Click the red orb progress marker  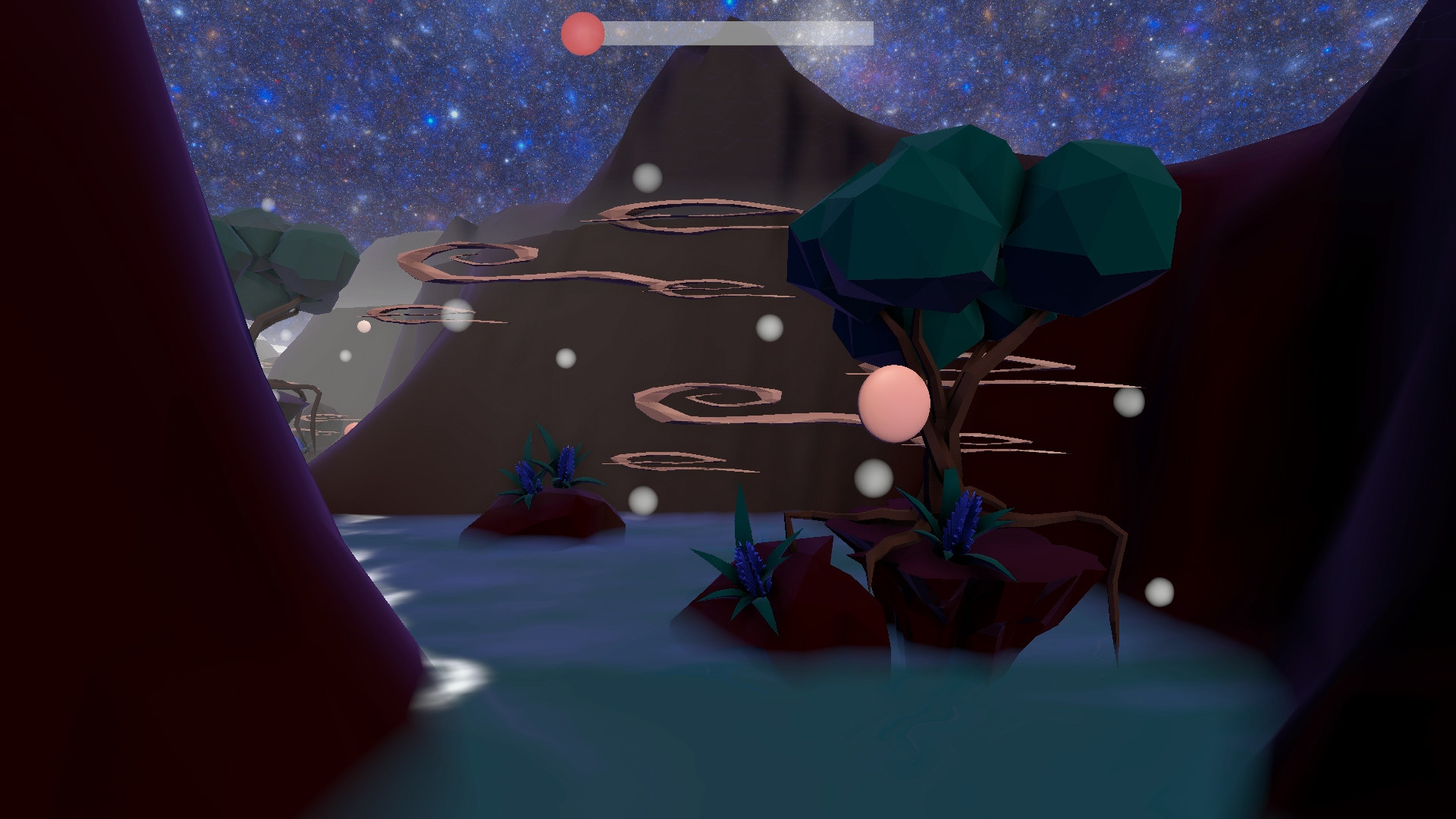click(x=582, y=31)
